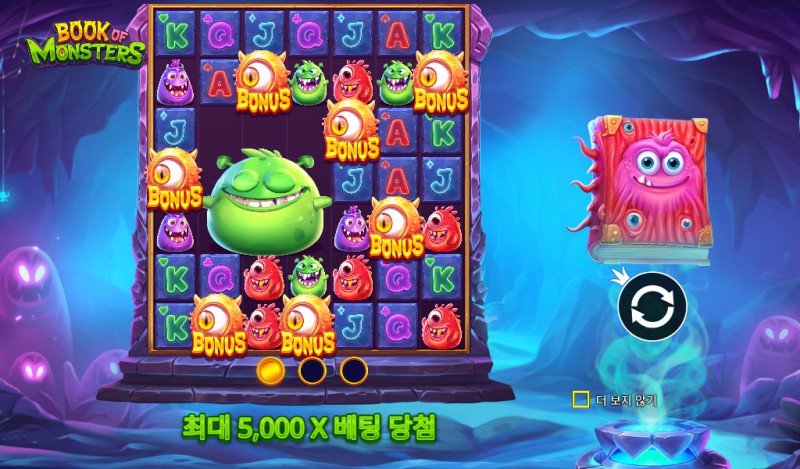
Task: Click the circular arrows continue button
Action: [x=651, y=307]
